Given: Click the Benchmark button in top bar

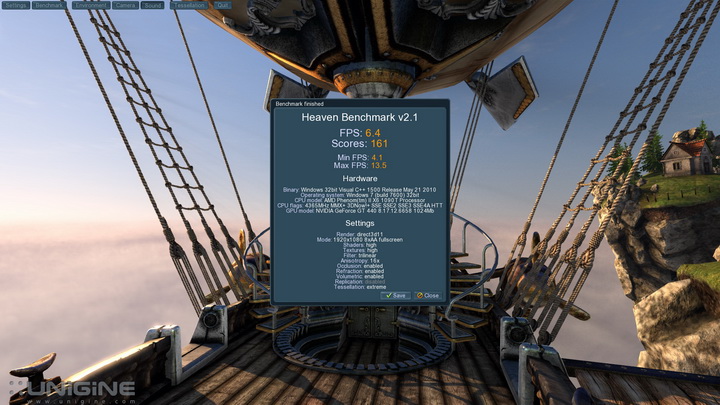Looking at the screenshot, I should [x=49, y=5].
